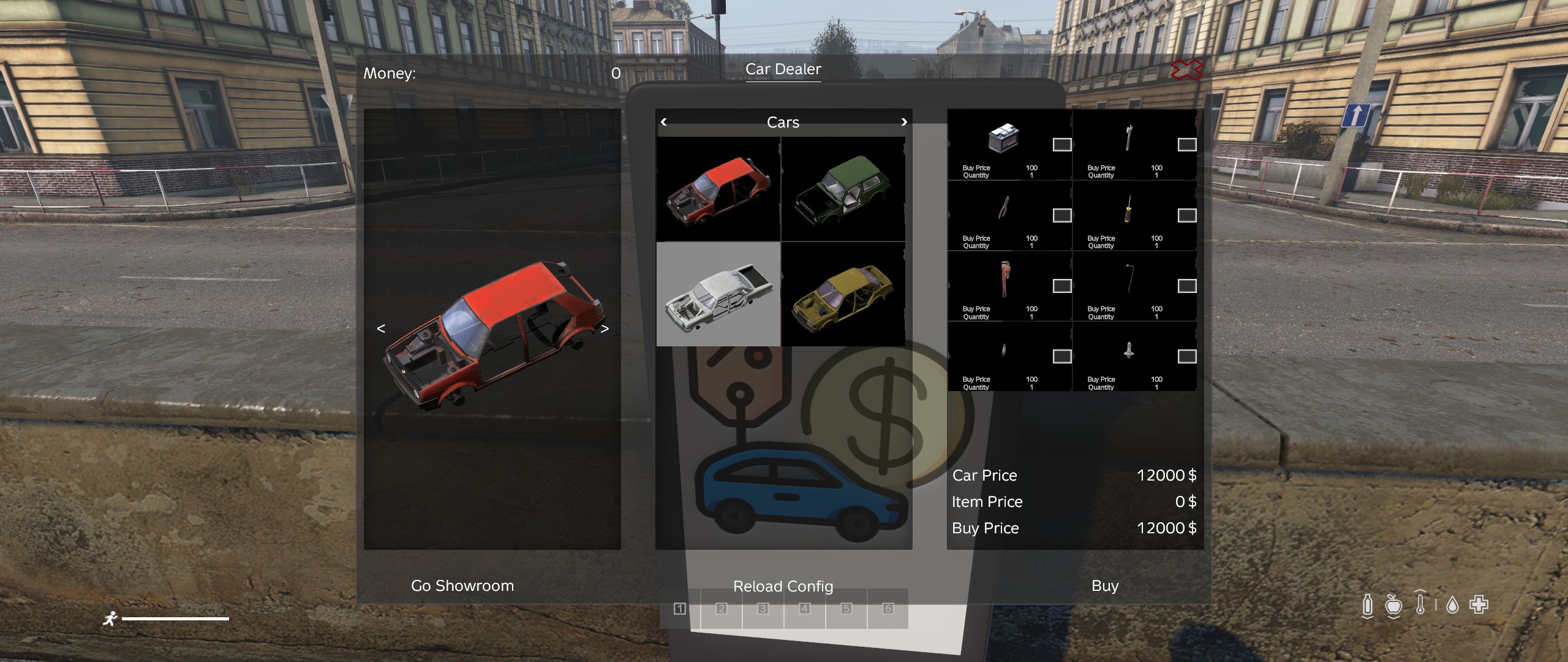The height and width of the screenshot is (662, 1568).
Task: Close the Car Dealer window
Action: (x=1186, y=70)
